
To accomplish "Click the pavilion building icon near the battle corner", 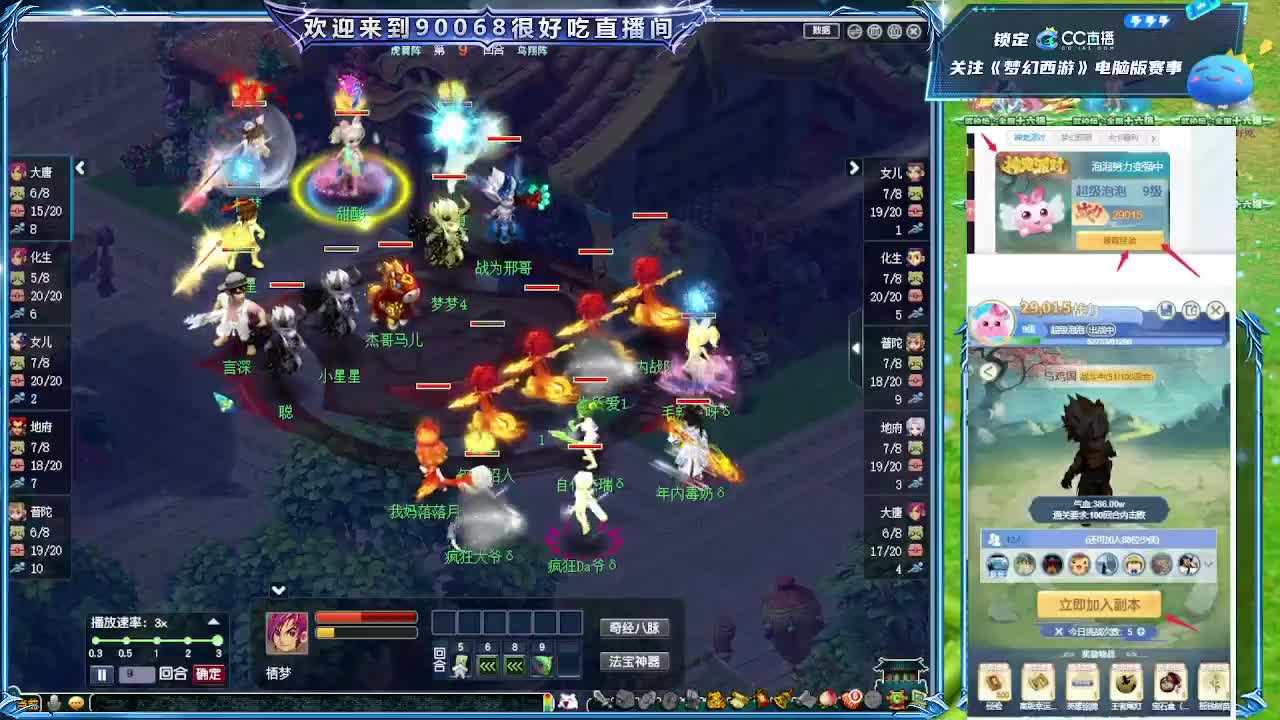I will [x=900, y=670].
